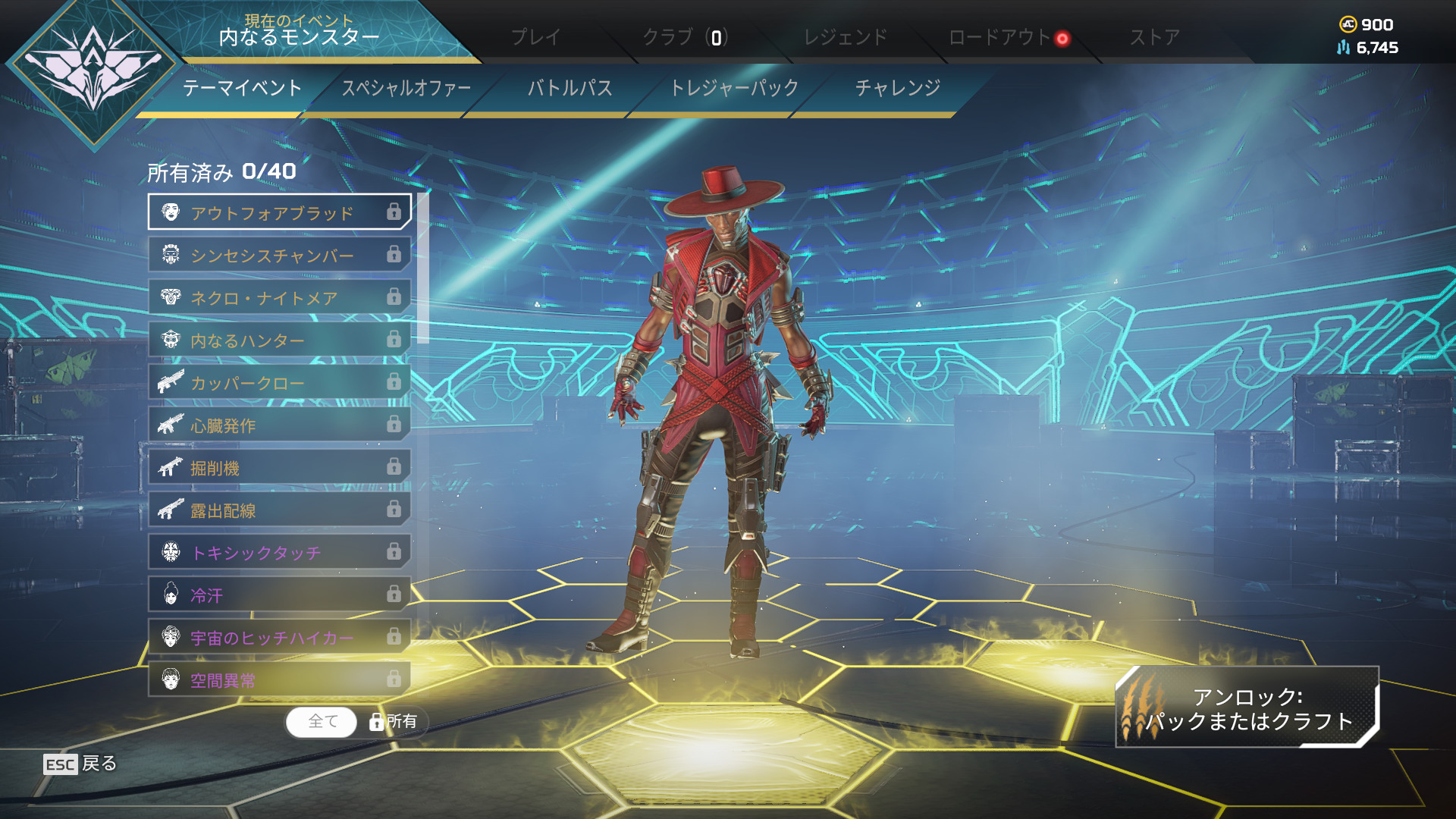Viewport: 1456px width, 819px height.
Task: Pick the 内なるハンター item row
Action: click(x=279, y=340)
